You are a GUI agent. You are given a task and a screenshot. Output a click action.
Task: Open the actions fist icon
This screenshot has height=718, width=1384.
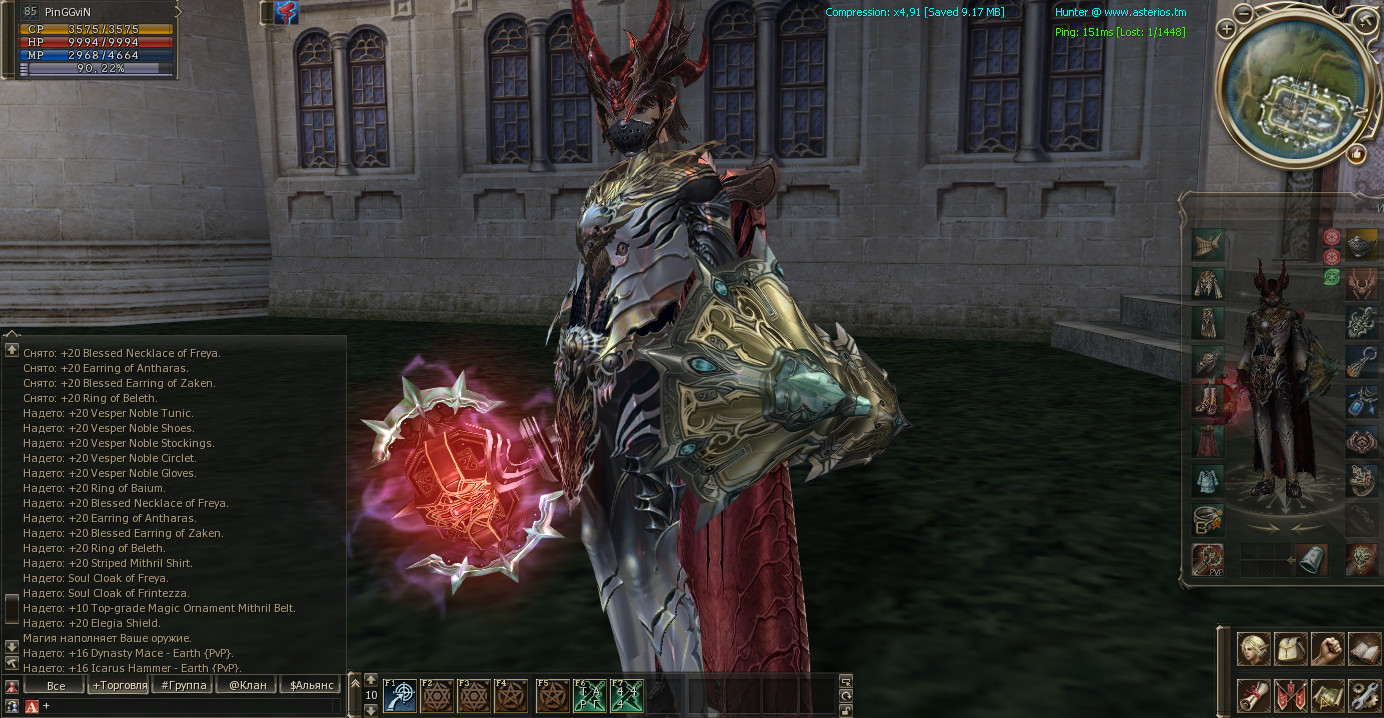(x=1327, y=649)
